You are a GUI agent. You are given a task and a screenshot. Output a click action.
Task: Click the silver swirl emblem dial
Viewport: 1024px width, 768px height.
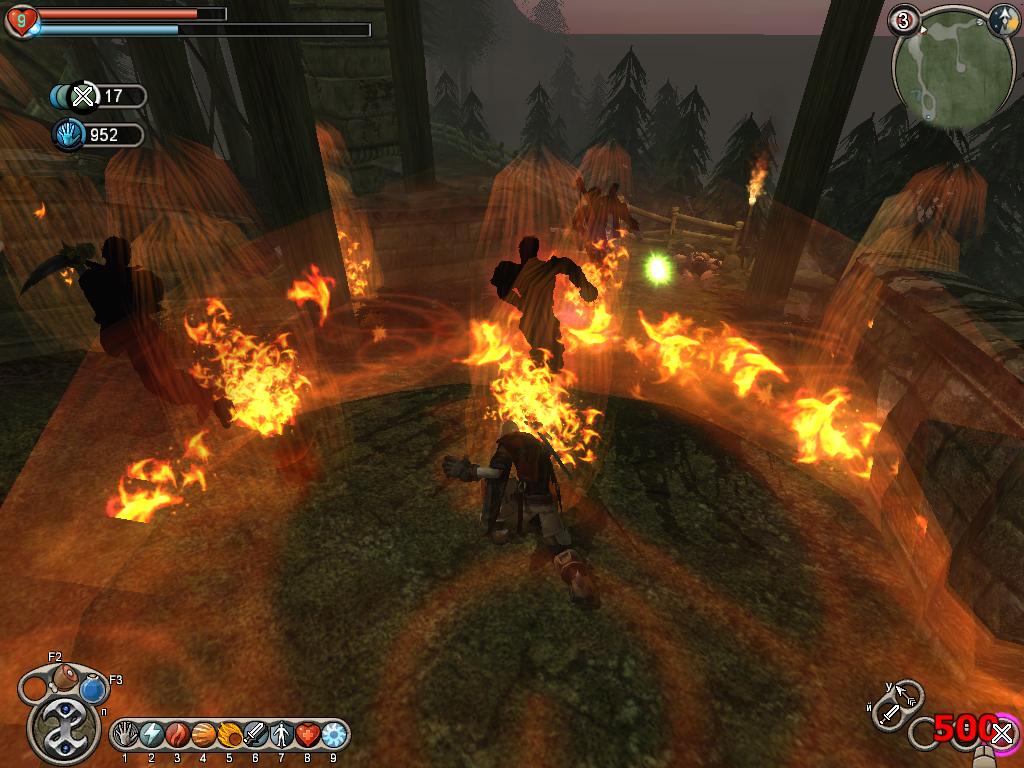pos(64,727)
